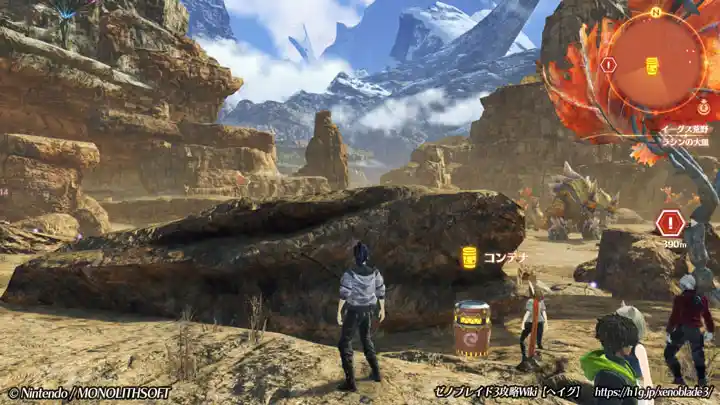This screenshot has height=405, width=720.
Task: Click the medal icon beside the minimap
Action: [x=704, y=106]
